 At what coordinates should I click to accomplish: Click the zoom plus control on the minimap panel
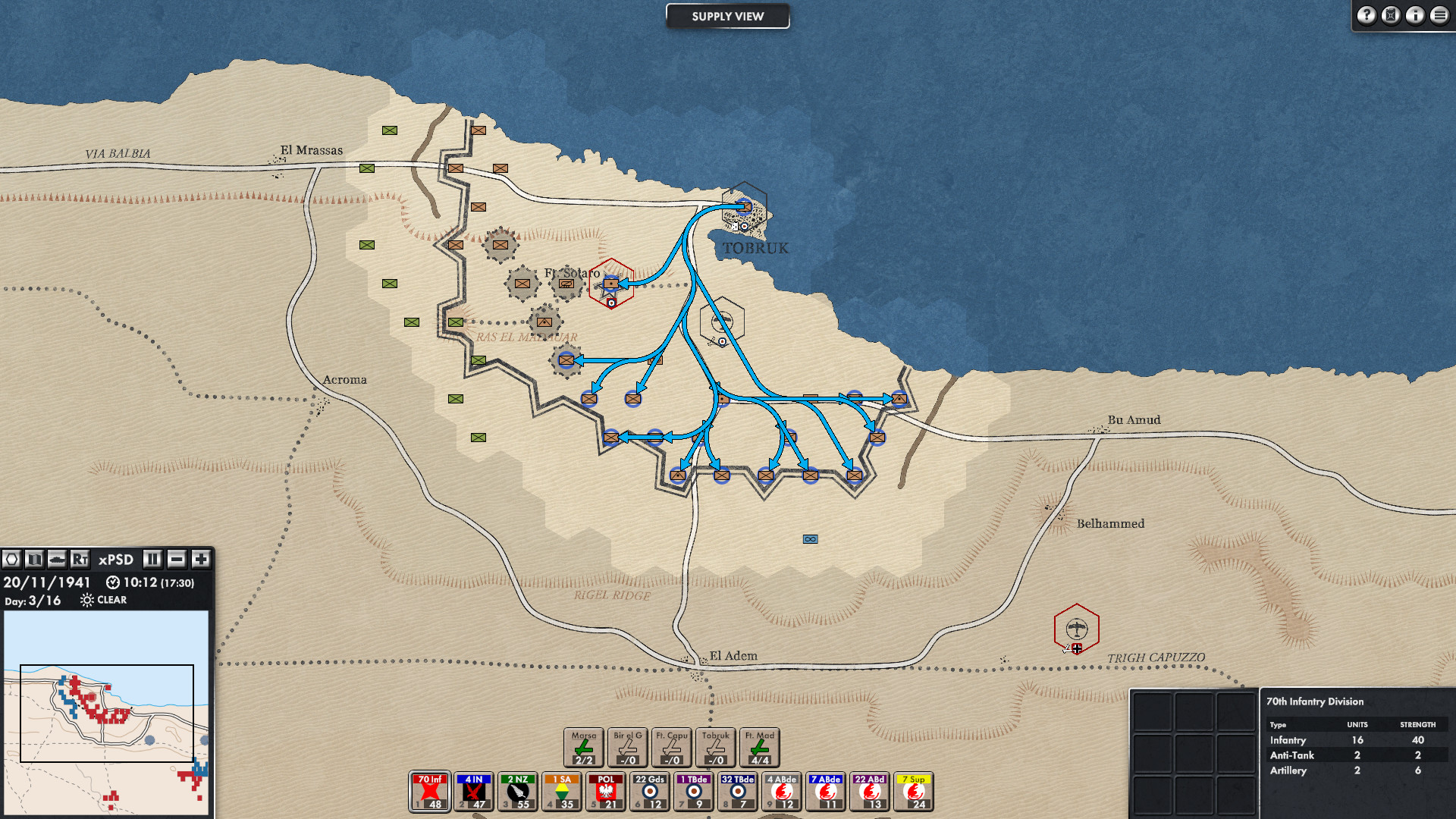pos(200,560)
